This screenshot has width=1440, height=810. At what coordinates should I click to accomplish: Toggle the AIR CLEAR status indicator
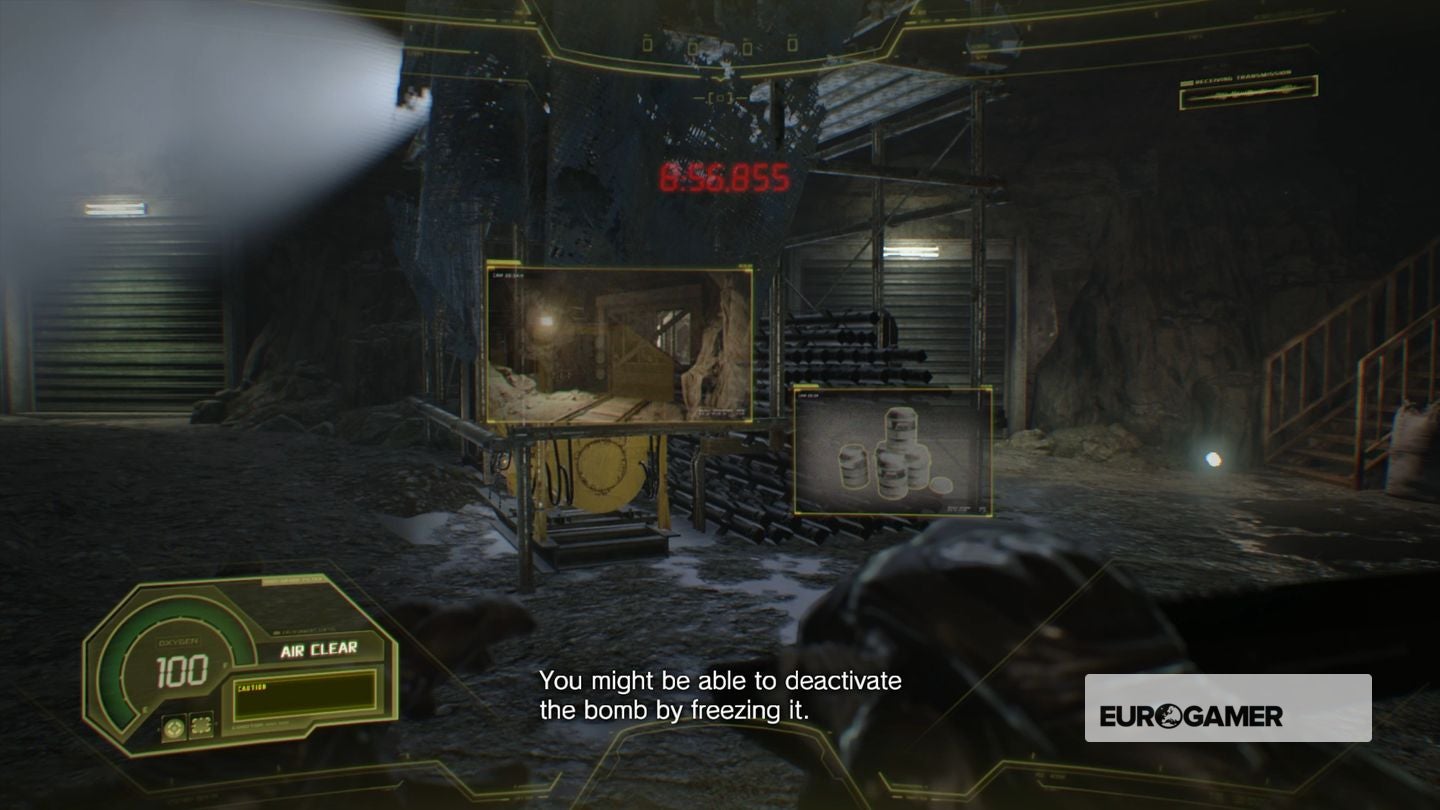click(x=319, y=650)
